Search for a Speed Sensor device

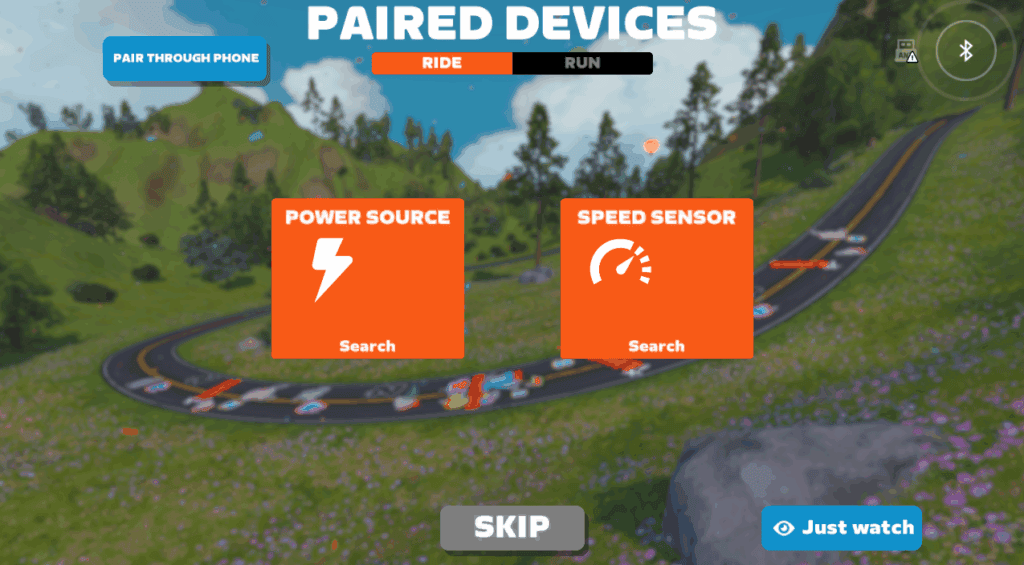(x=656, y=277)
